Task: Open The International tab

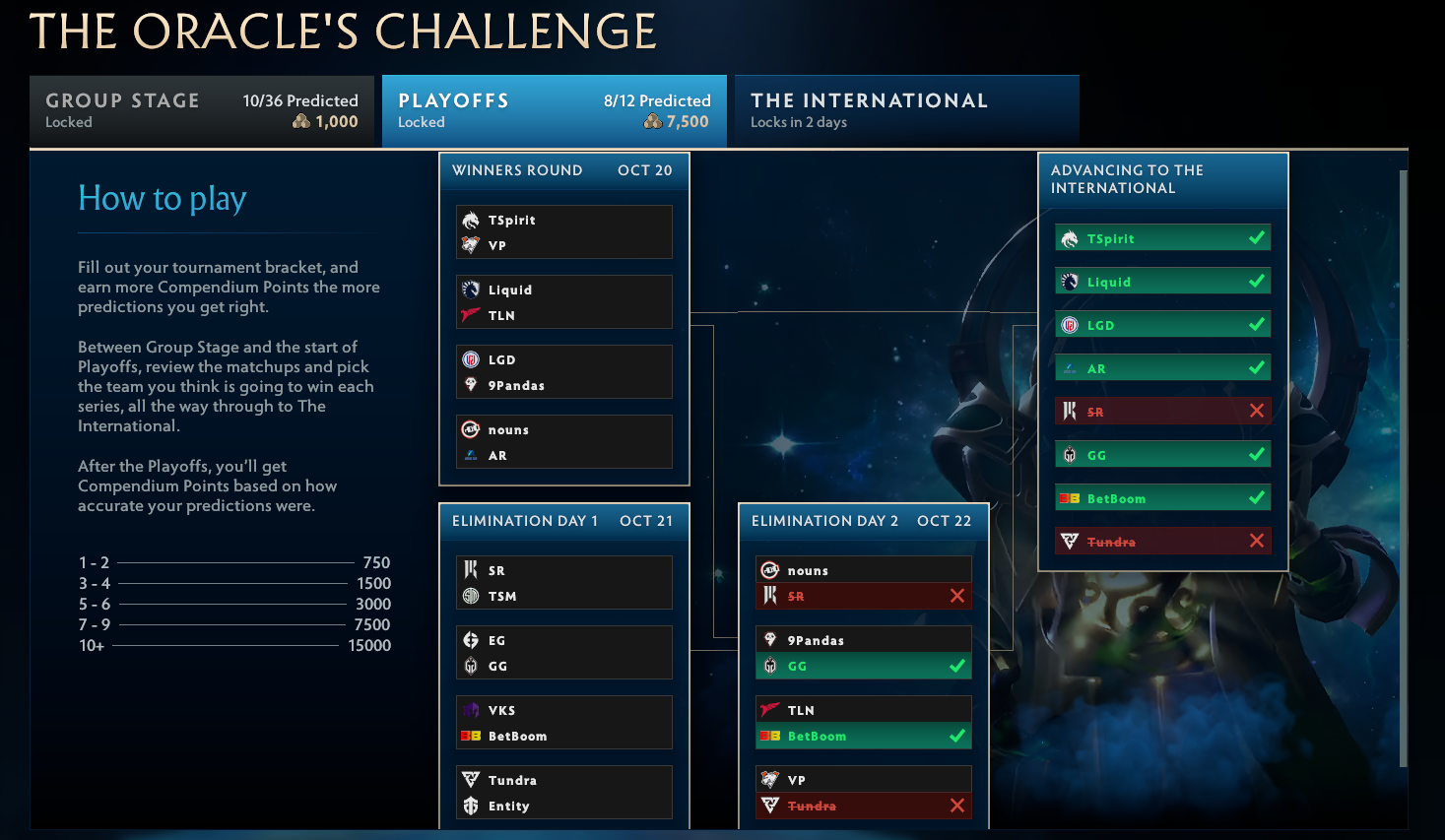Action: tap(906, 109)
